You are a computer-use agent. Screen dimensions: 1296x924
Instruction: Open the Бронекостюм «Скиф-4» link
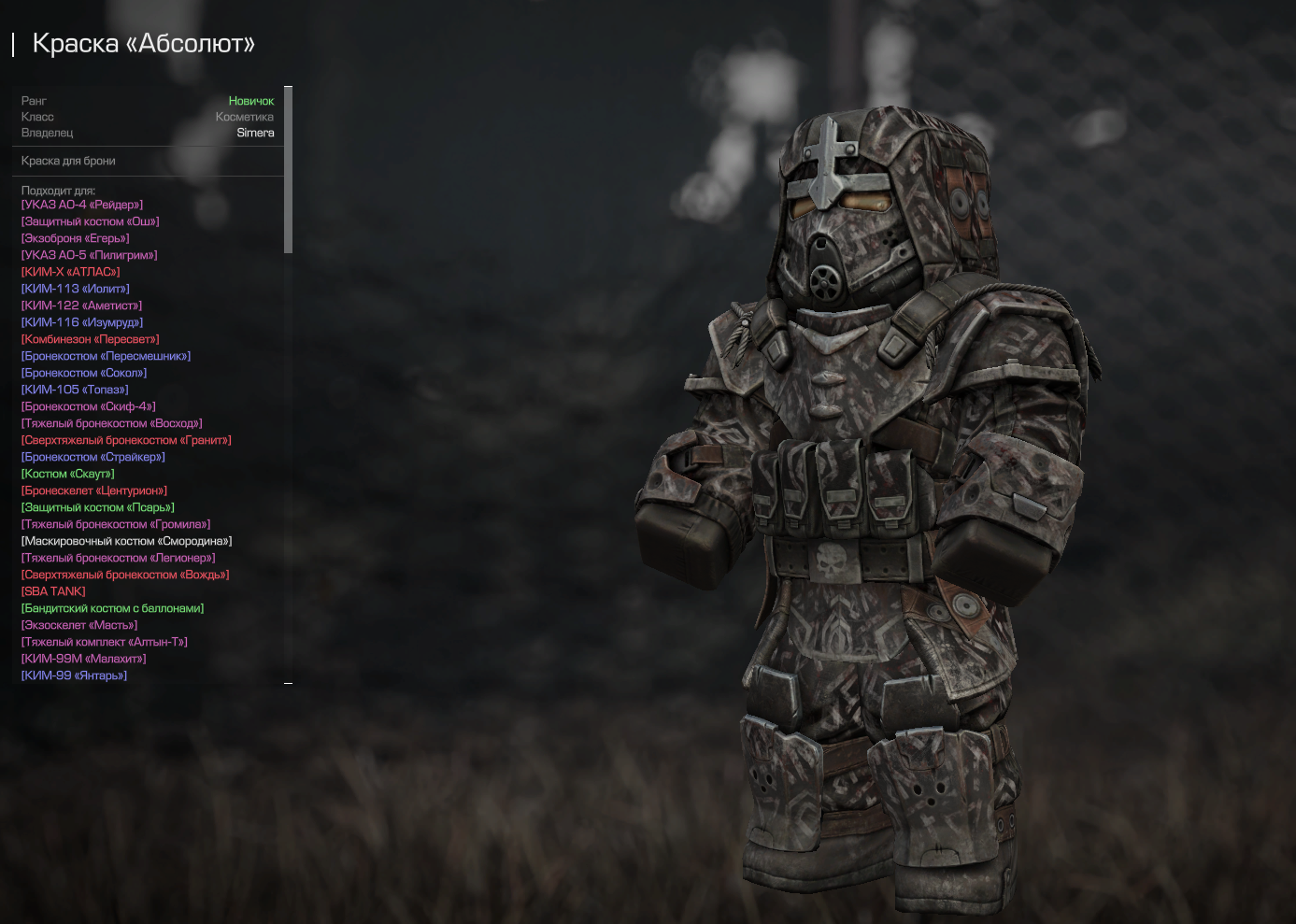click(89, 406)
